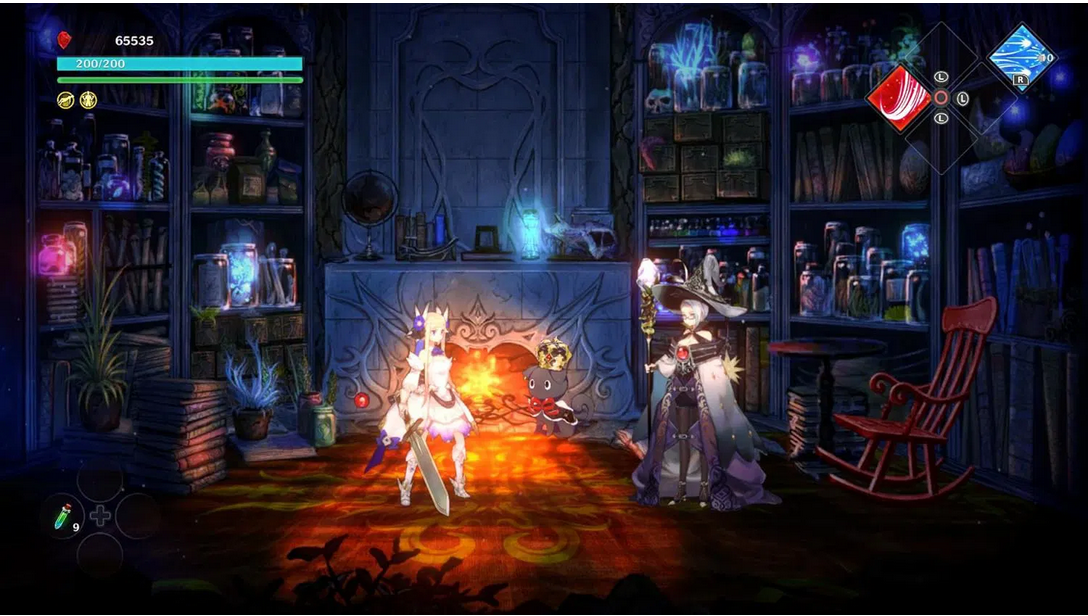Click the gold standing-figure buff icon
Image resolution: width=1088 pixels, height=616 pixels.
[88, 99]
